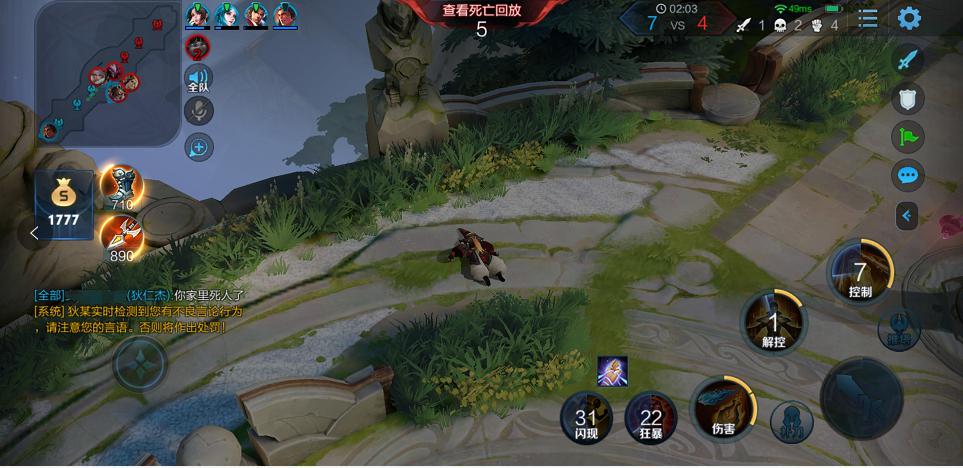Send the blue sword attack signal

908,59
